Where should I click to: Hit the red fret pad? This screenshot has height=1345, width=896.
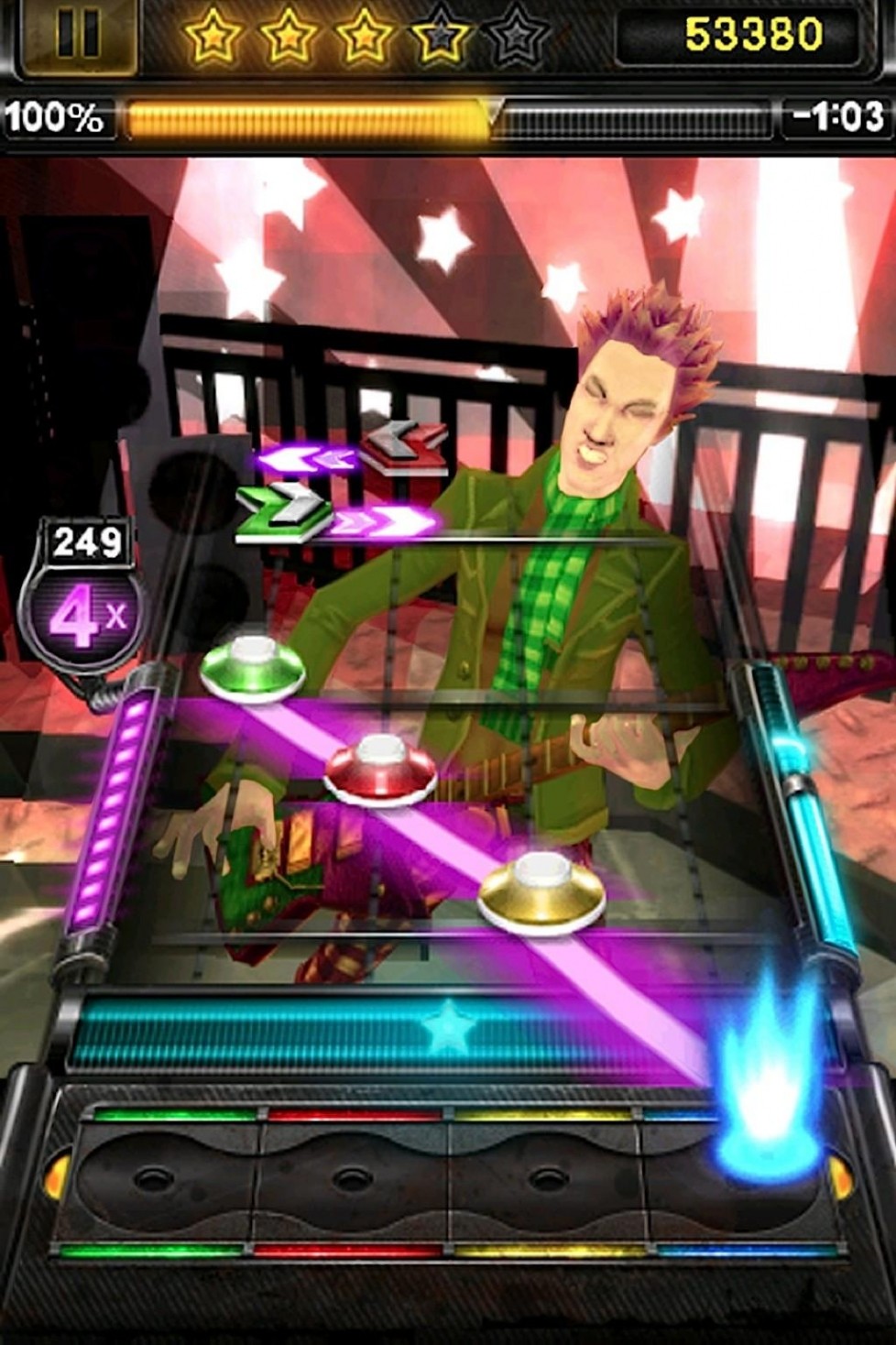pos(354,1177)
